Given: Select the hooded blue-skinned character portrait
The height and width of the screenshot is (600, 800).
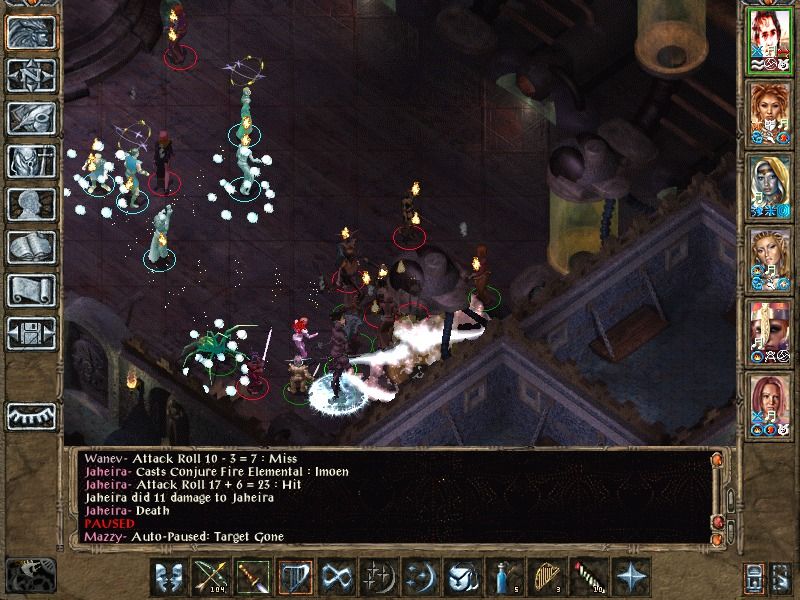Looking at the screenshot, I should tap(769, 186).
